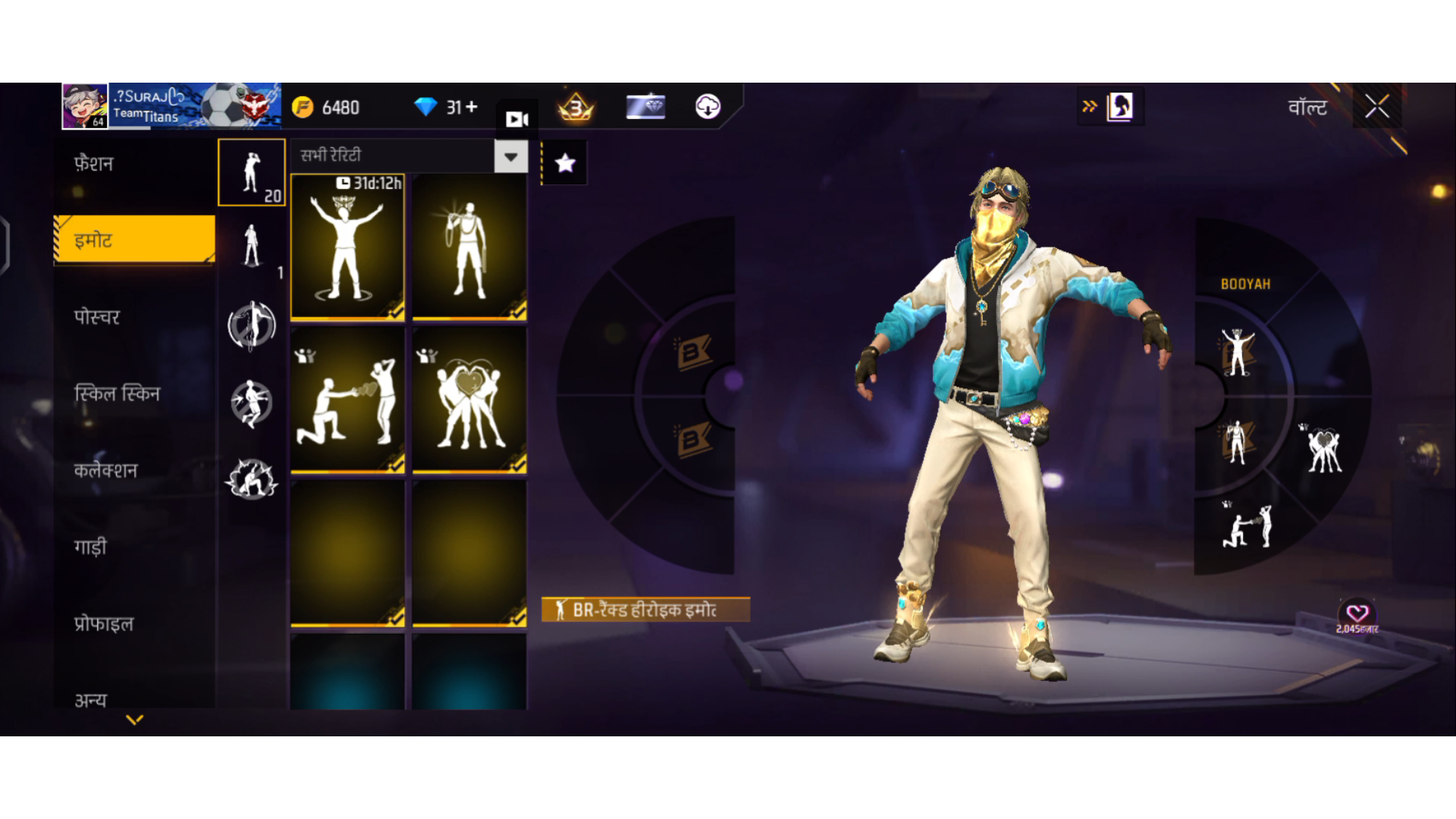Click the explosion-style emote category icon
The height and width of the screenshot is (819, 1456).
[x=251, y=480]
